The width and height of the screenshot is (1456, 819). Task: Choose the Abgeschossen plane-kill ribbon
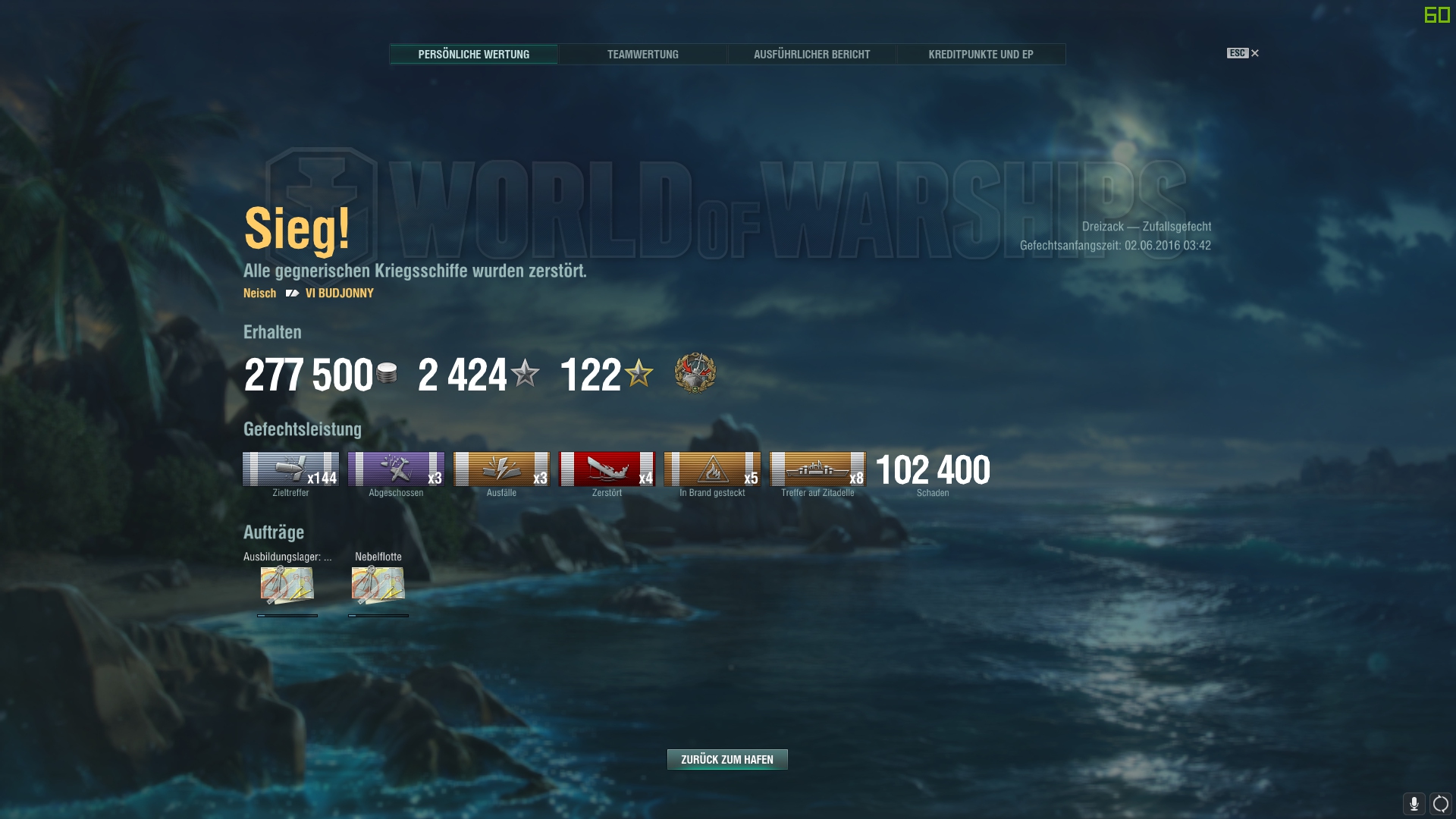pyautogui.click(x=396, y=469)
